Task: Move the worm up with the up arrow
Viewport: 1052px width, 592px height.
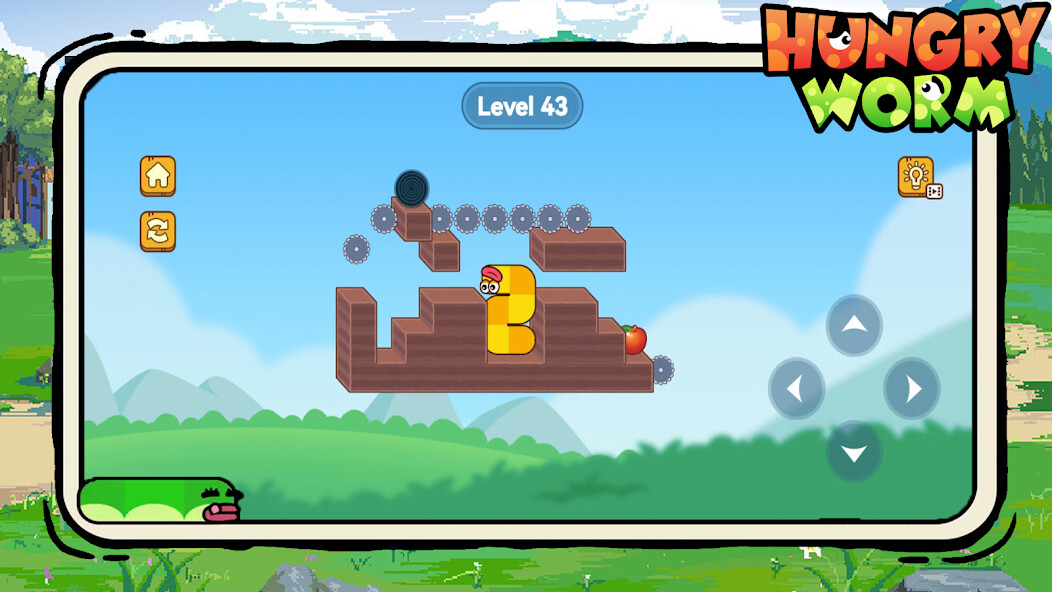Action: tap(854, 325)
